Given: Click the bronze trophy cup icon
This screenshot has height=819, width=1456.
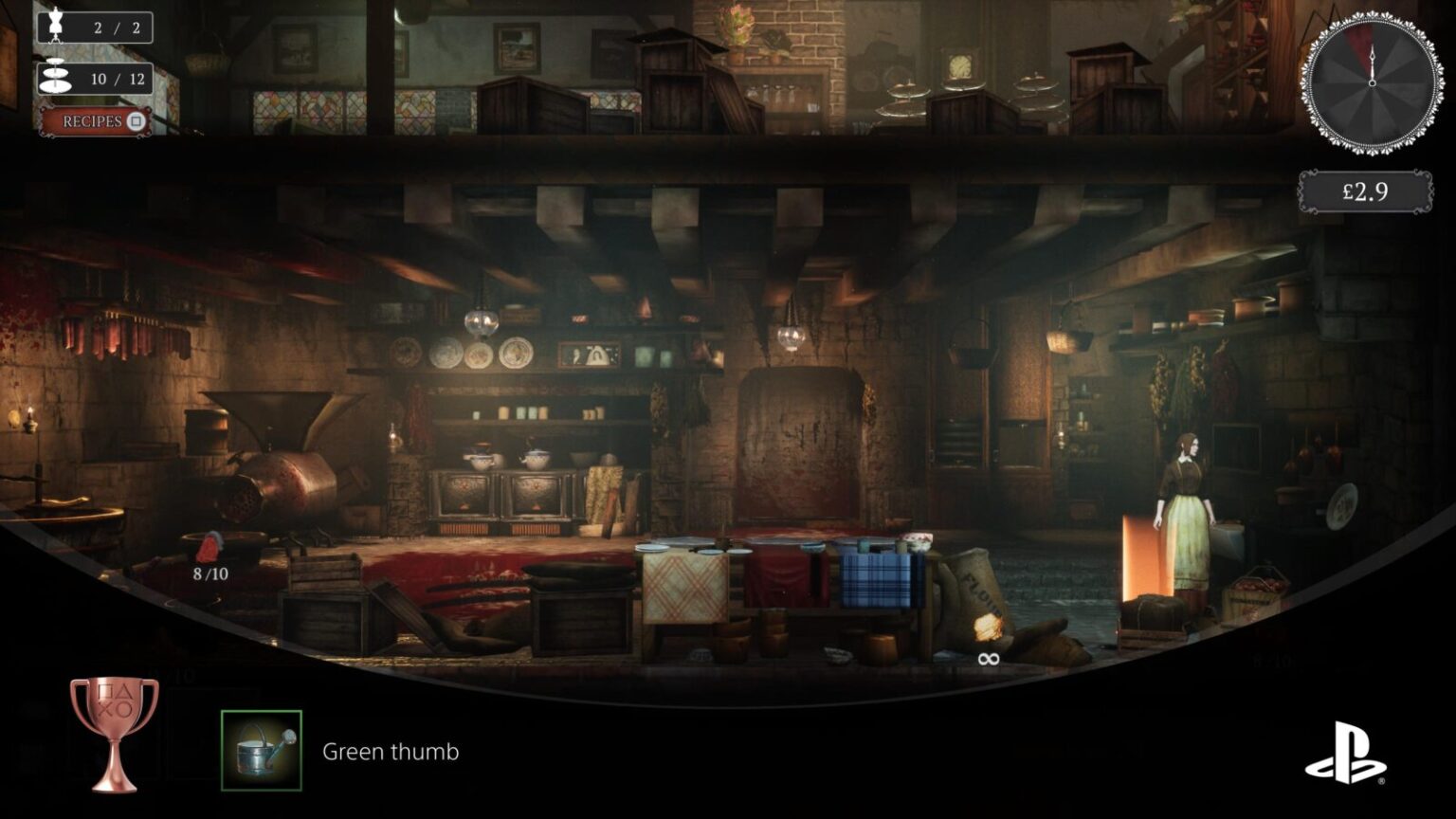Looking at the screenshot, I should pyautogui.click(x=115, y=733).
